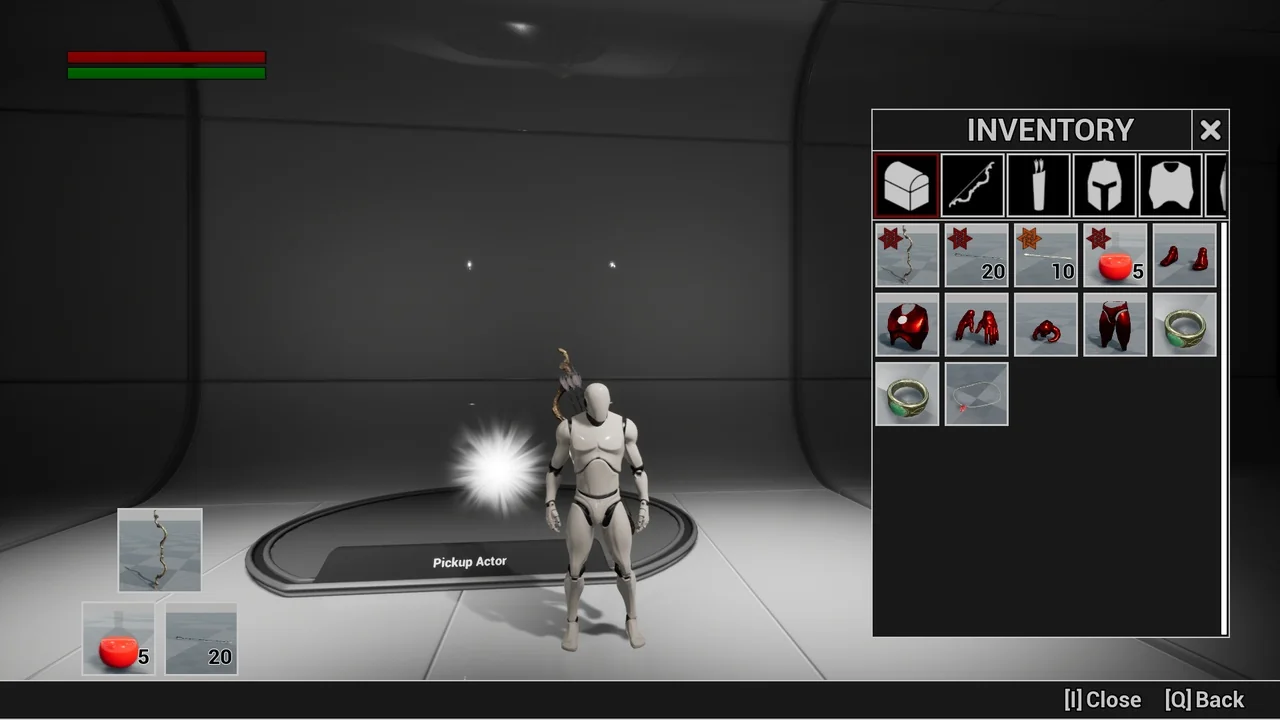Select the HUD quick-slot red potion
This screenshot has width=1280, height=720.
coord(118,638)
